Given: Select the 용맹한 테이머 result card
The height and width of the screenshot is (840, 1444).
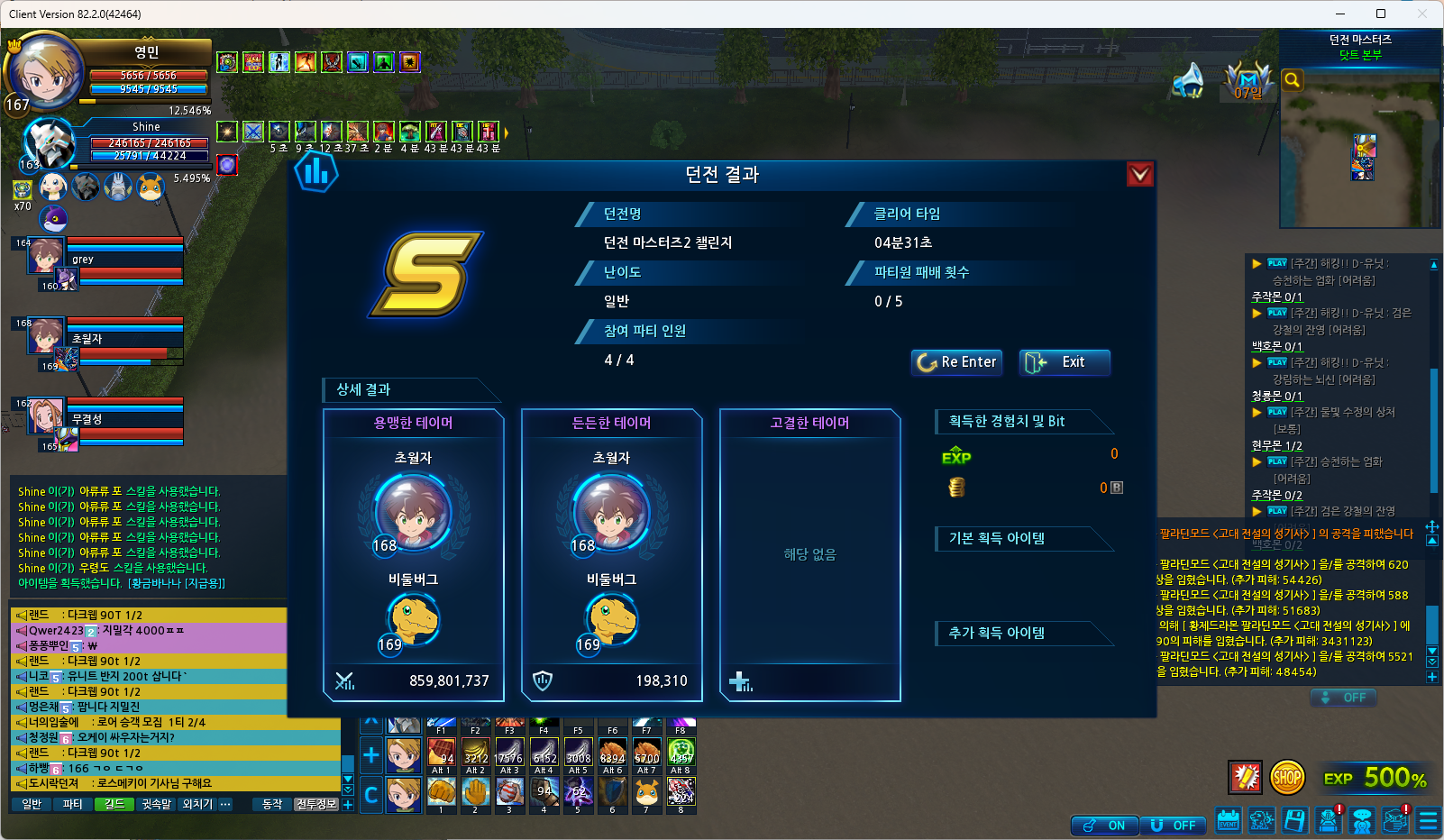Looking at the screenshot, I should [x=414, y=554].
